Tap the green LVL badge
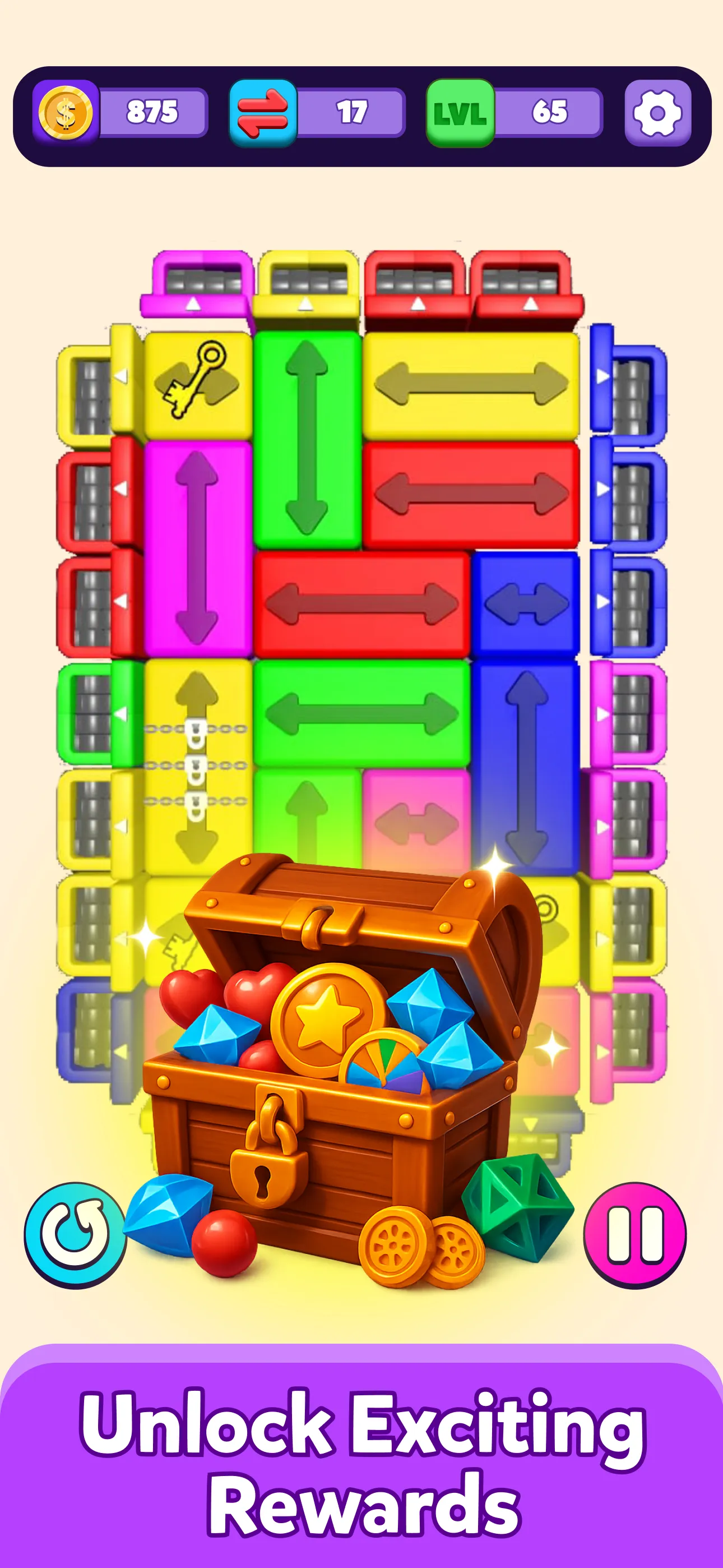This screenshot has width=723, height=1568. coord(460,113)
